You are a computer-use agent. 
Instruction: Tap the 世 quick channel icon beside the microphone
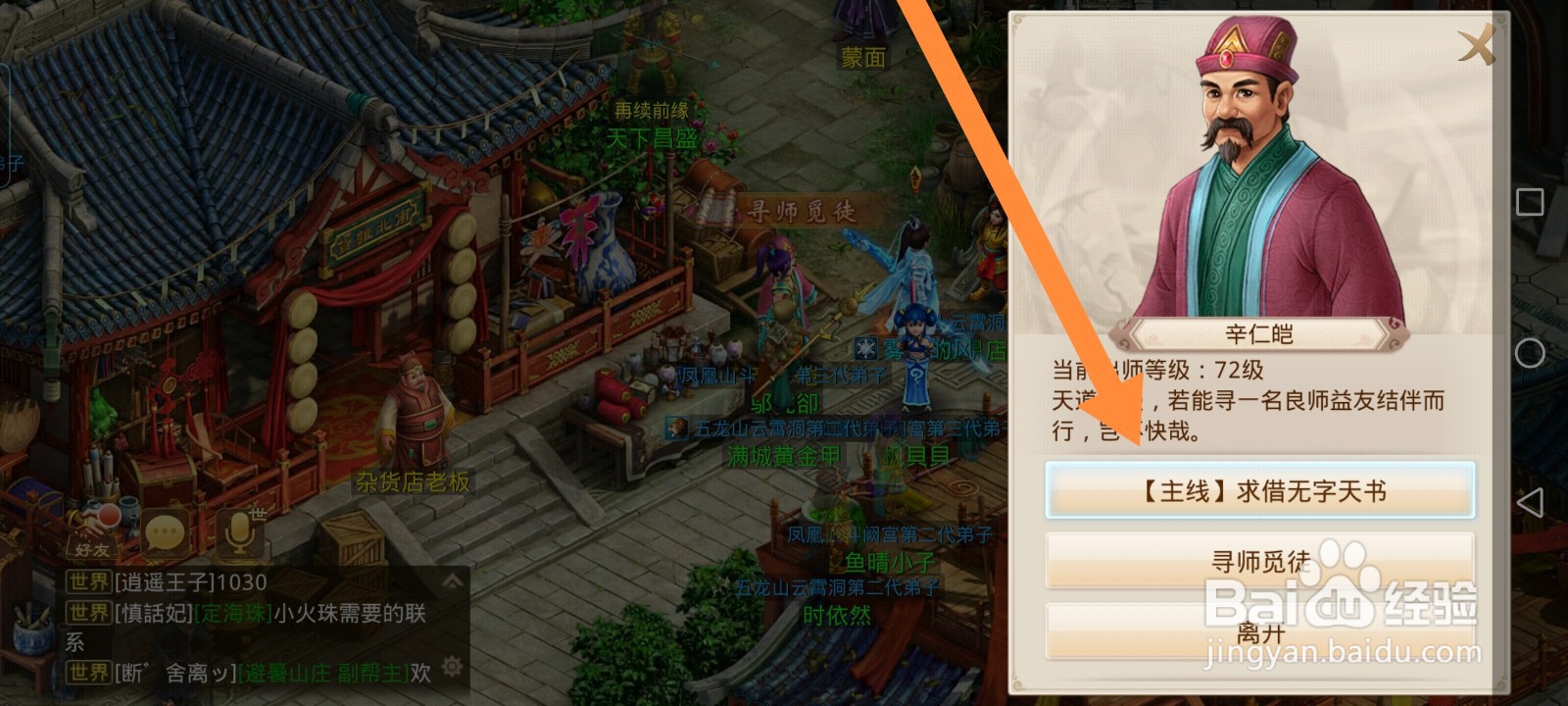pyautogui.click(x=260, y=514)
